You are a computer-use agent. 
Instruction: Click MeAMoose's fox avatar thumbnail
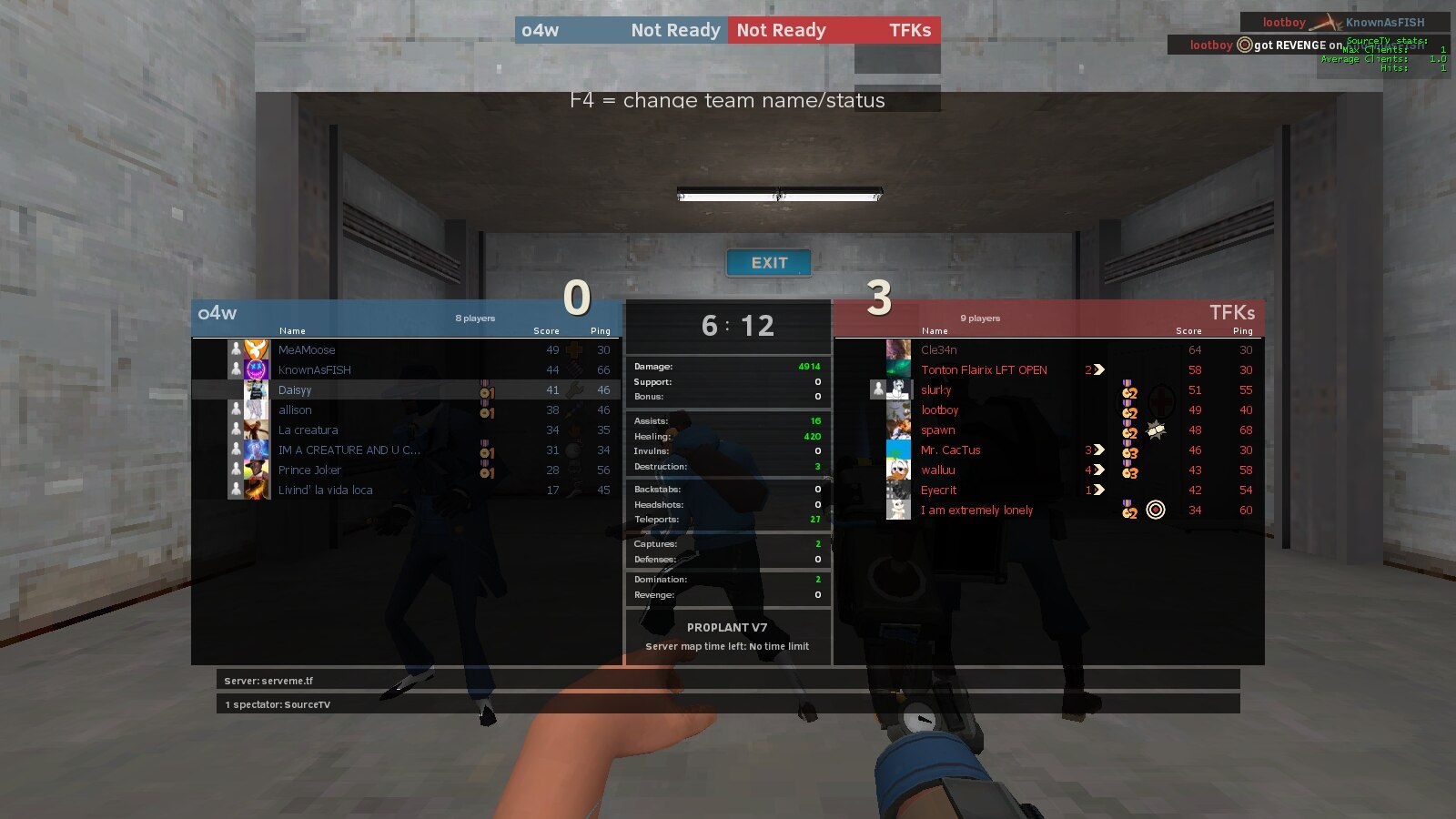click(x=258, y=350)
